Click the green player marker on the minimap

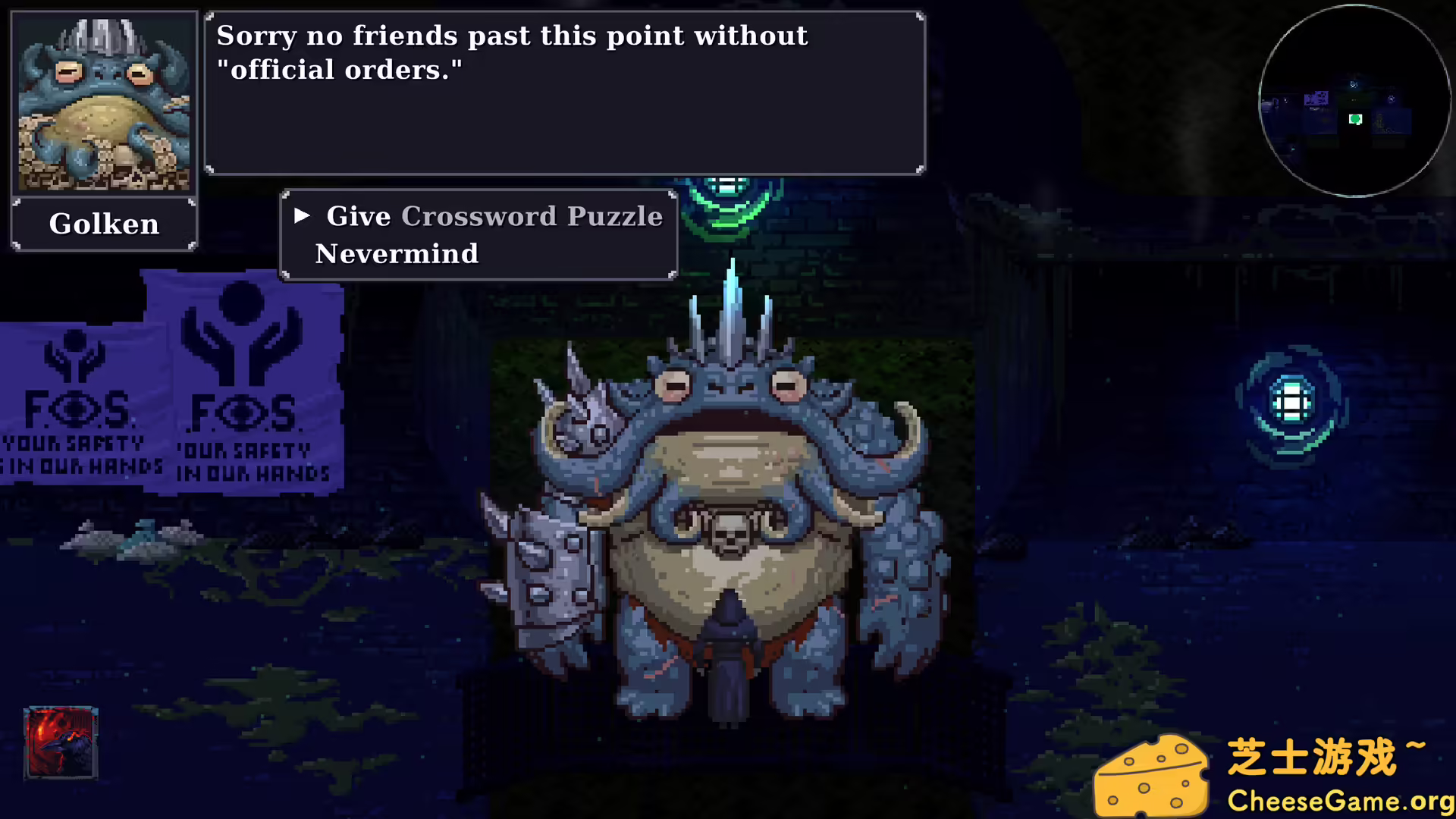(x=1354, y=119)
